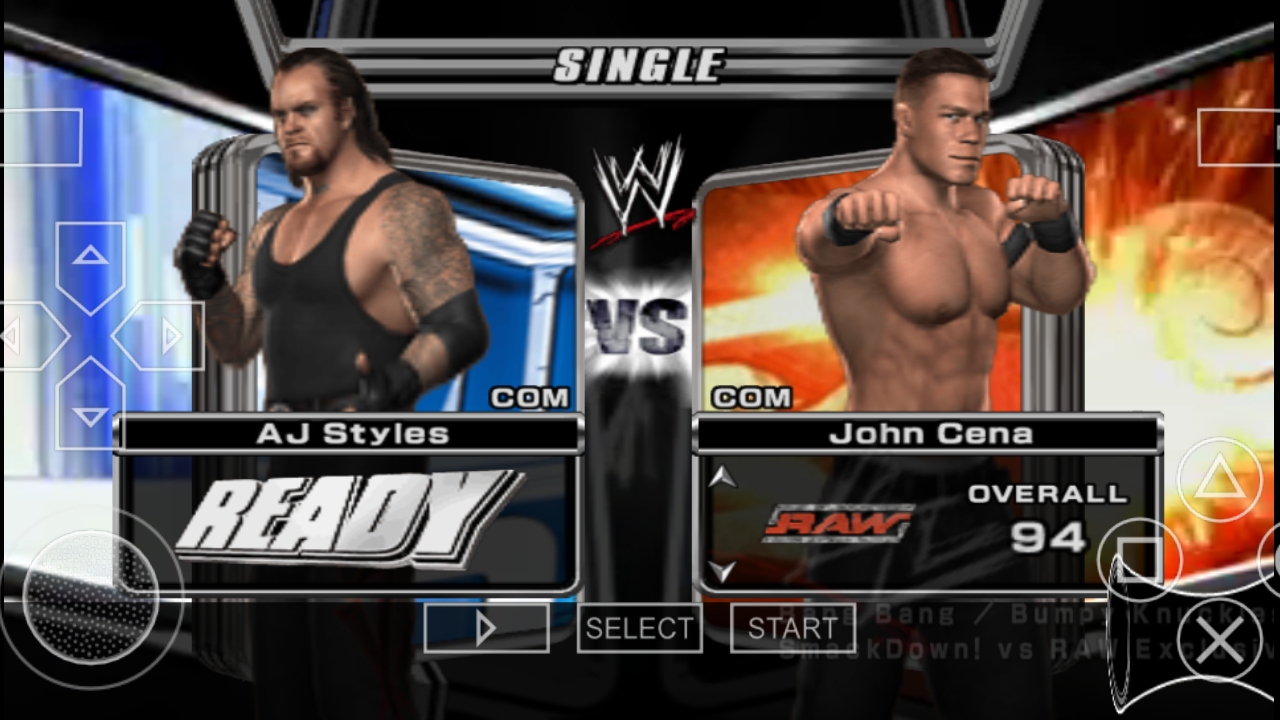Click the up arrow beside the RAW logo
Viewport: 1280px width, 720px height.
(x=722, y=476)
